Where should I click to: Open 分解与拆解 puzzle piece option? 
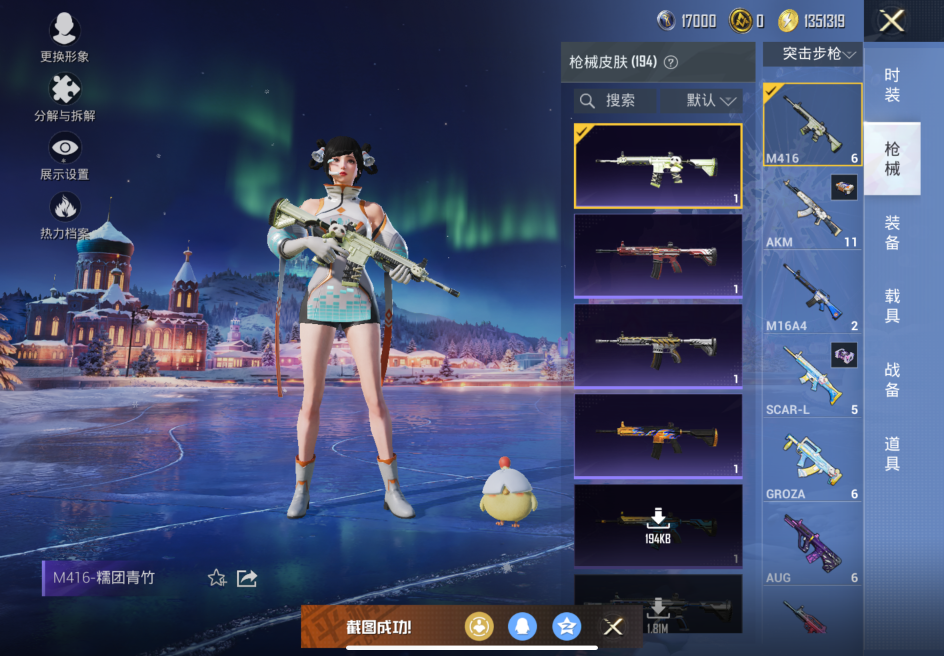(x=65, y=97)
